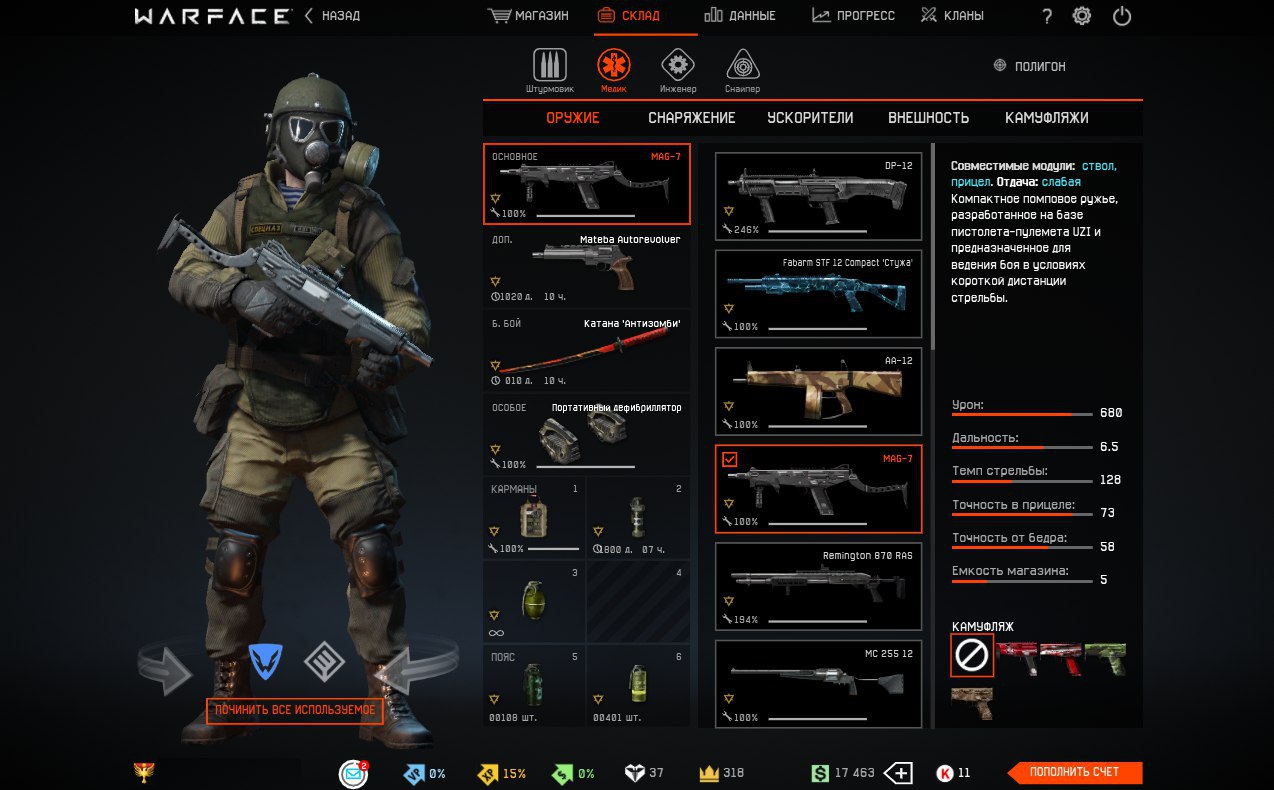Select the Снайпер class
Viewport: 1274px width, 790px height.
click(x=742, y=70)
